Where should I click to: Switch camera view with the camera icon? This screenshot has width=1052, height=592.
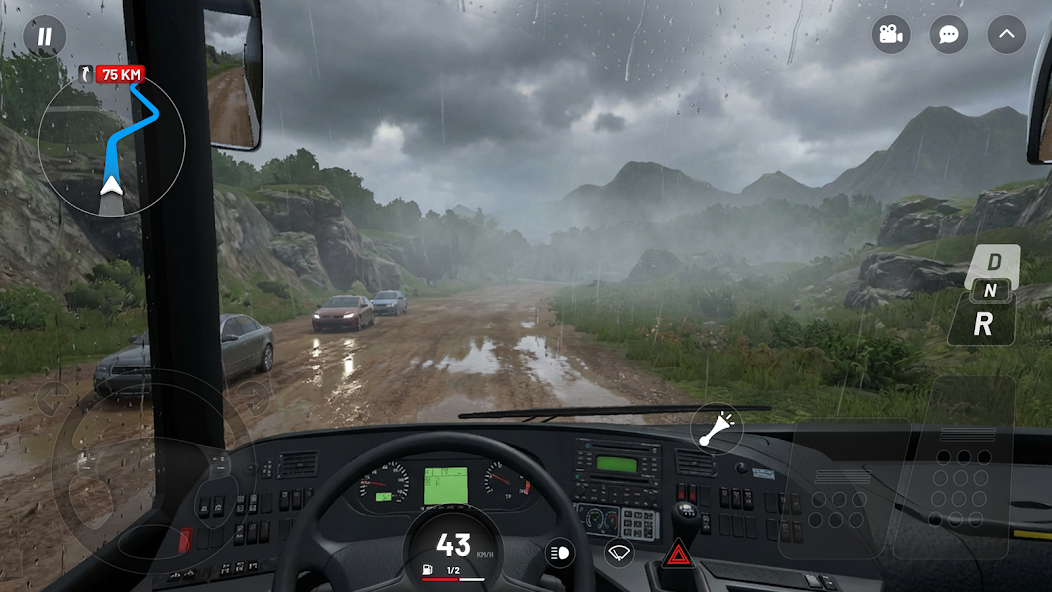click(890, 35)
